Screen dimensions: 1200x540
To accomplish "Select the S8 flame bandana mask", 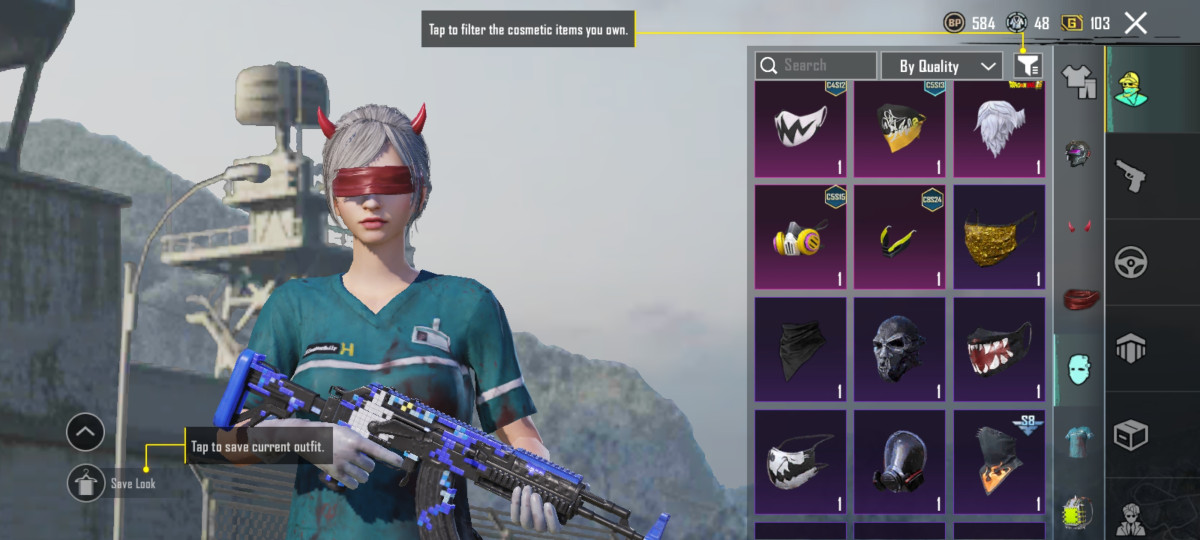I will 999,460.
